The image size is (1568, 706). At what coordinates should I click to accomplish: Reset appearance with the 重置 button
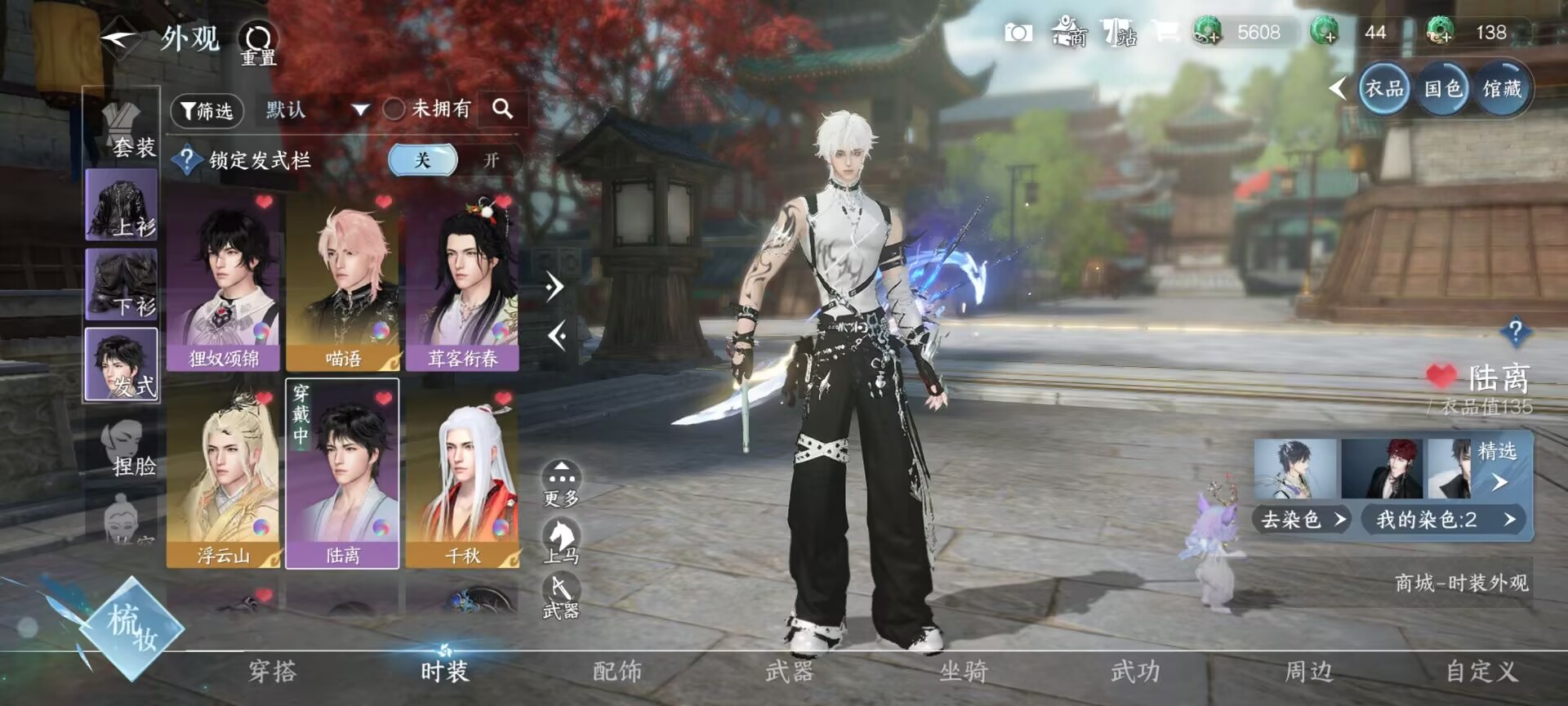click(x=258, y=42)
